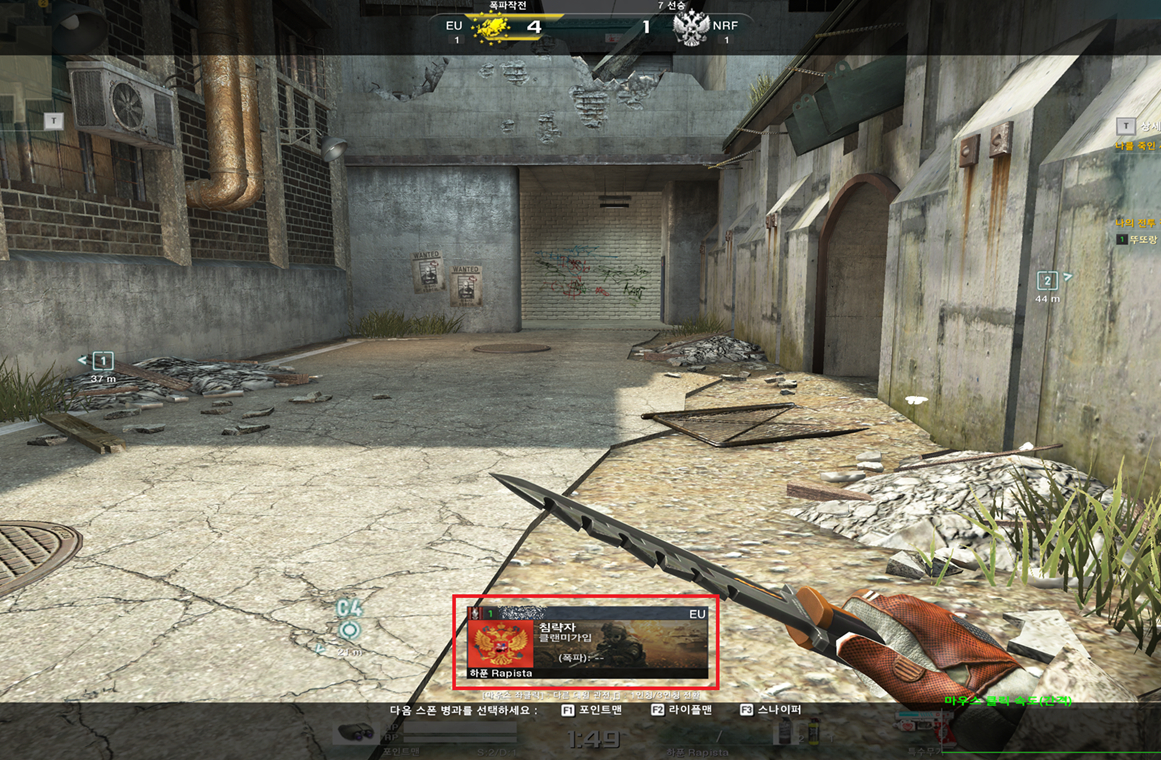Pick the 스나이퍼 spawn class
Viewport: 1161px width, 760px height.
coord(771,710)
